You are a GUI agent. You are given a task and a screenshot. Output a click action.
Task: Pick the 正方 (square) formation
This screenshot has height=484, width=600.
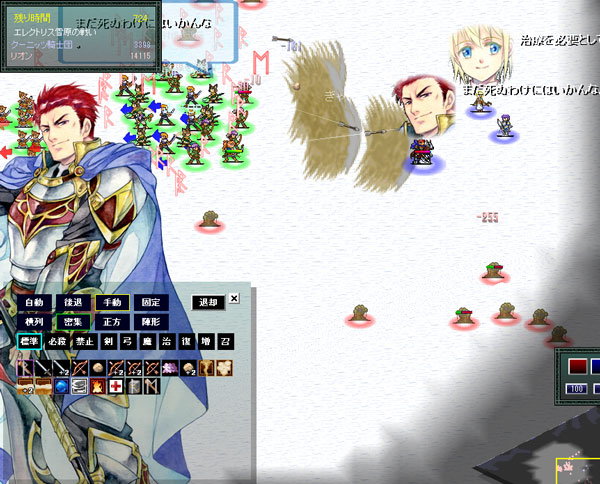coord(111,322)
